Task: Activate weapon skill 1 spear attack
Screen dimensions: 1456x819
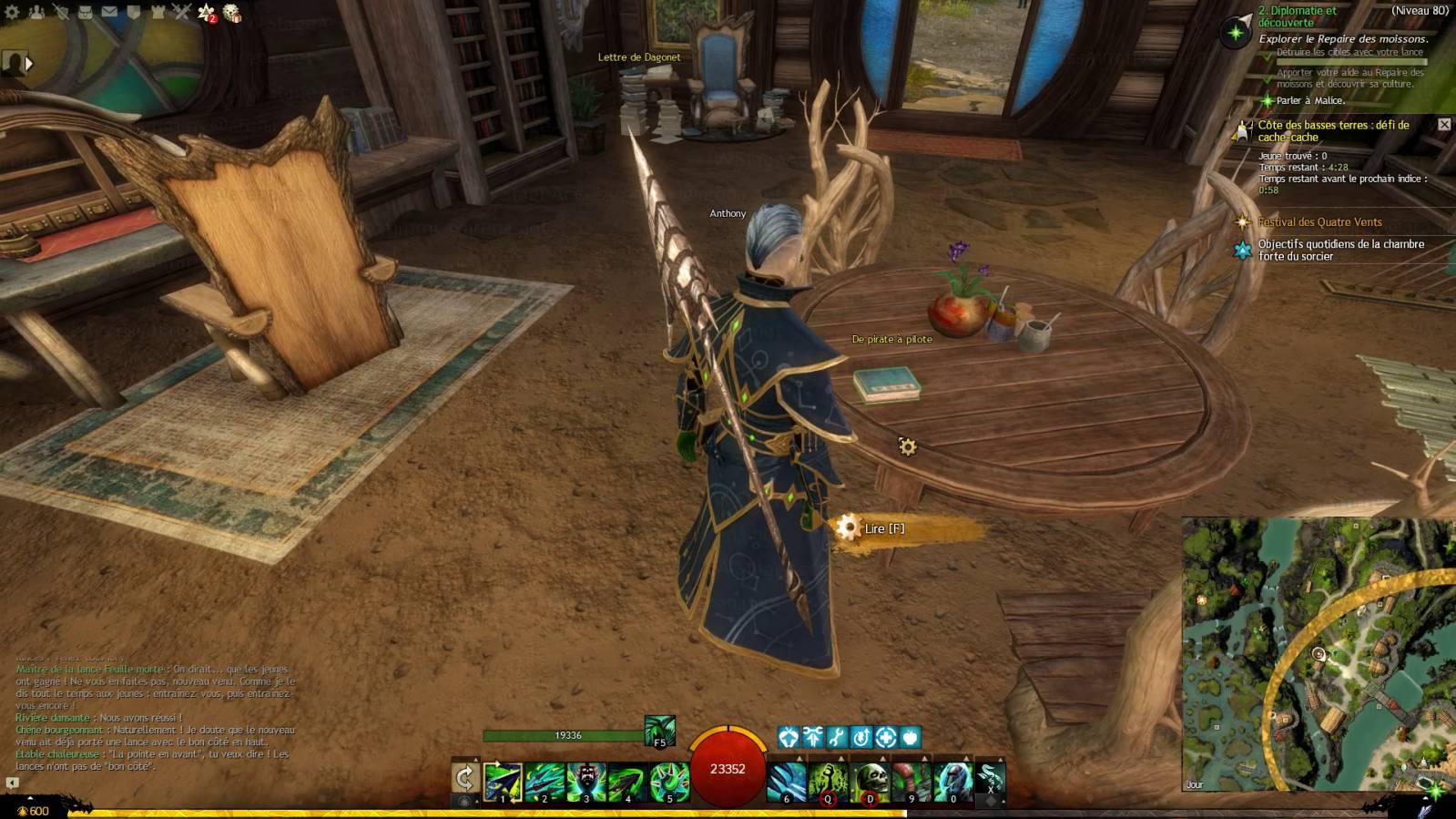Action: tap(503, 782)
